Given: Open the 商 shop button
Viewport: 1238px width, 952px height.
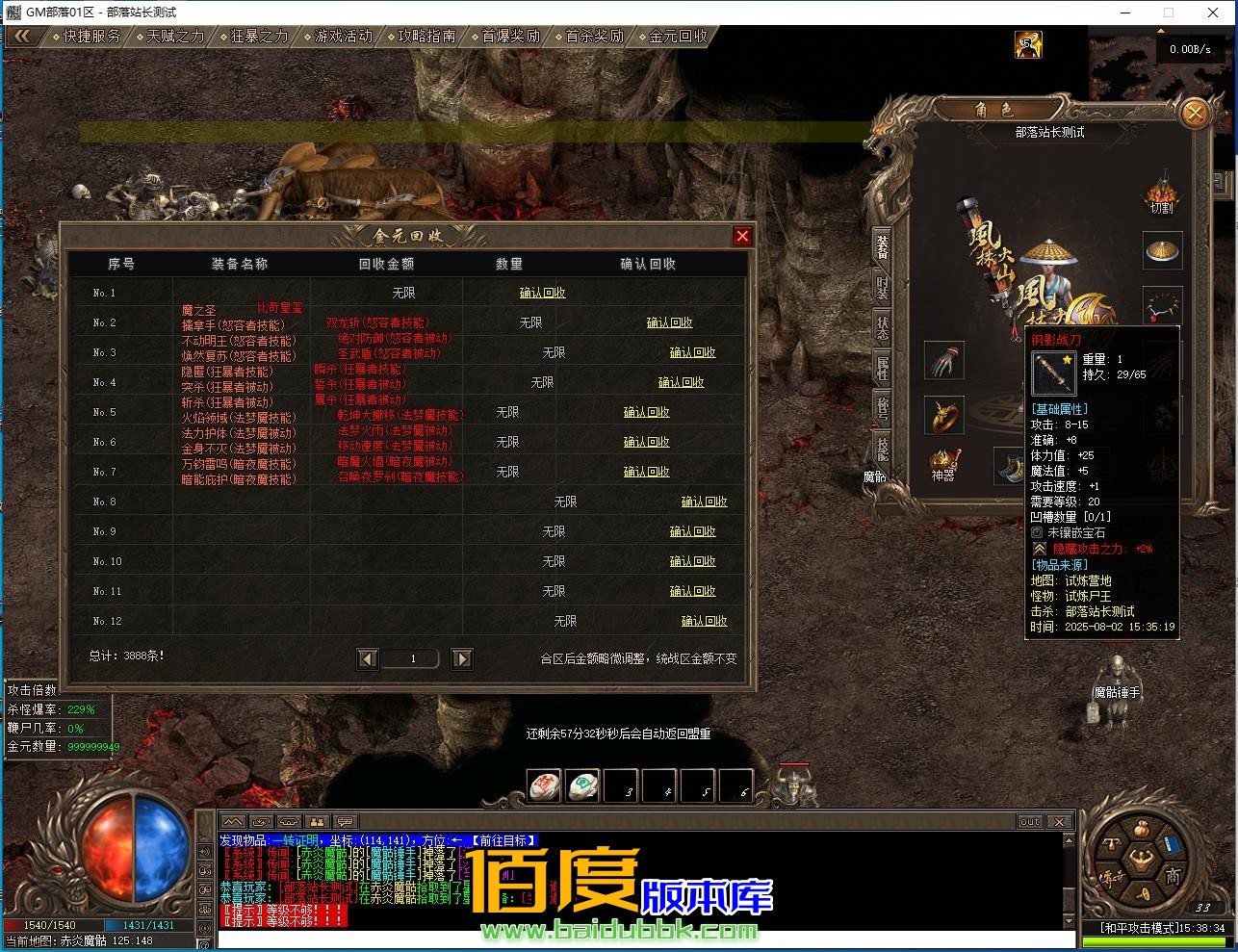Looking at the screenshot, I should click(1173, 876).
